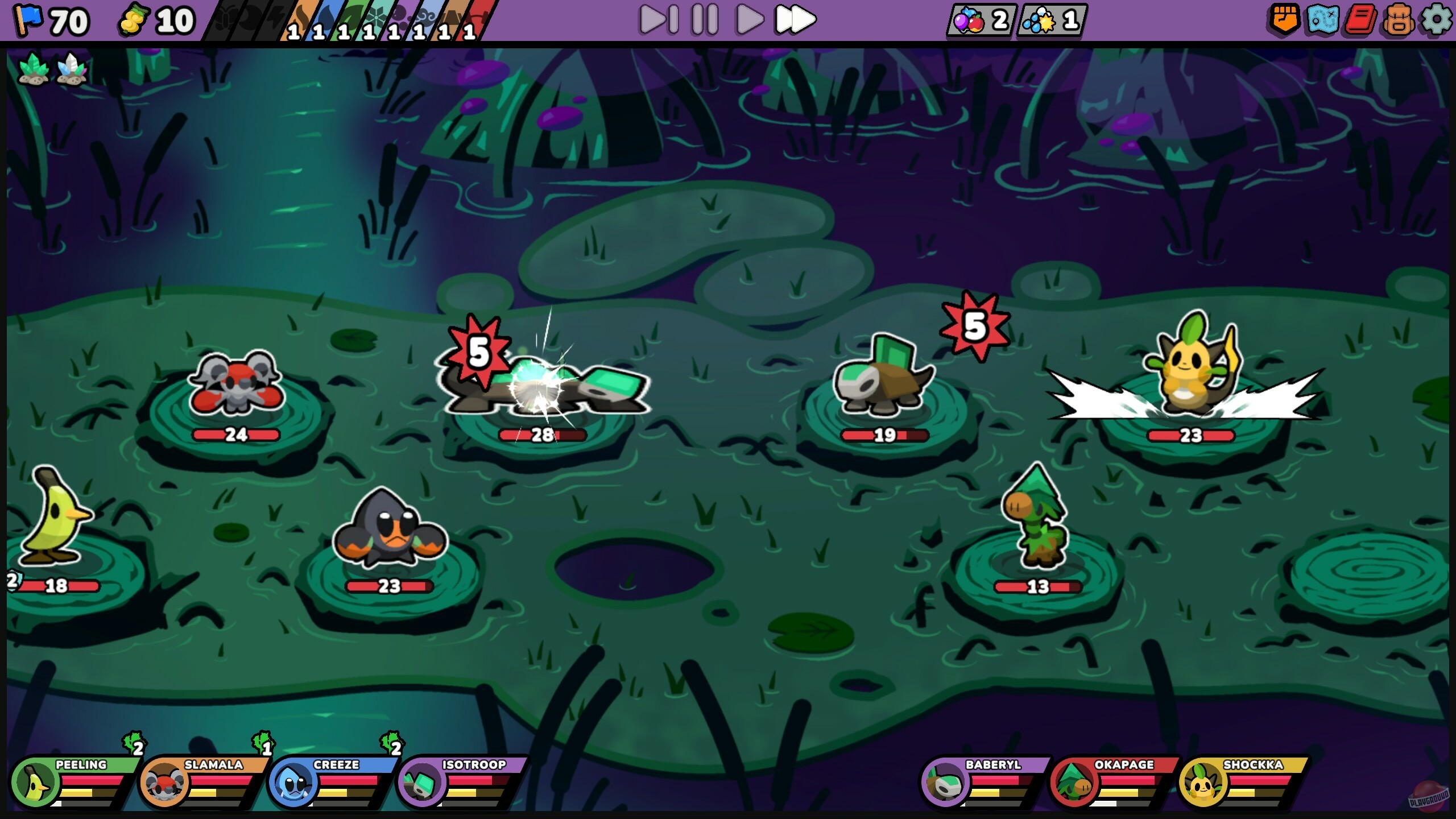
Task: Click the white crystal icon top-left
Action: point(71,68)
